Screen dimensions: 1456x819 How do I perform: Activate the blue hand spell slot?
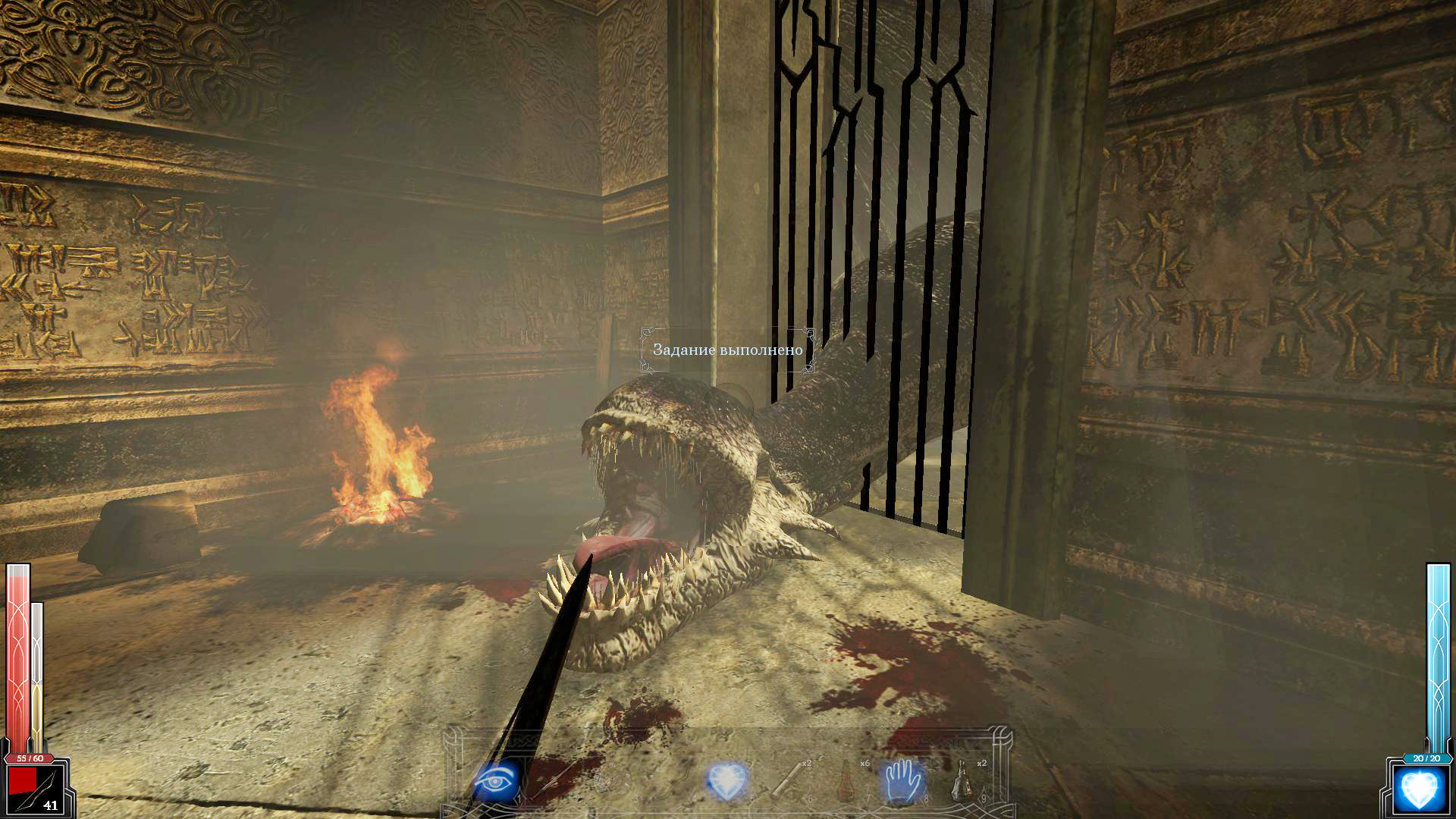(x=903, y=780)
